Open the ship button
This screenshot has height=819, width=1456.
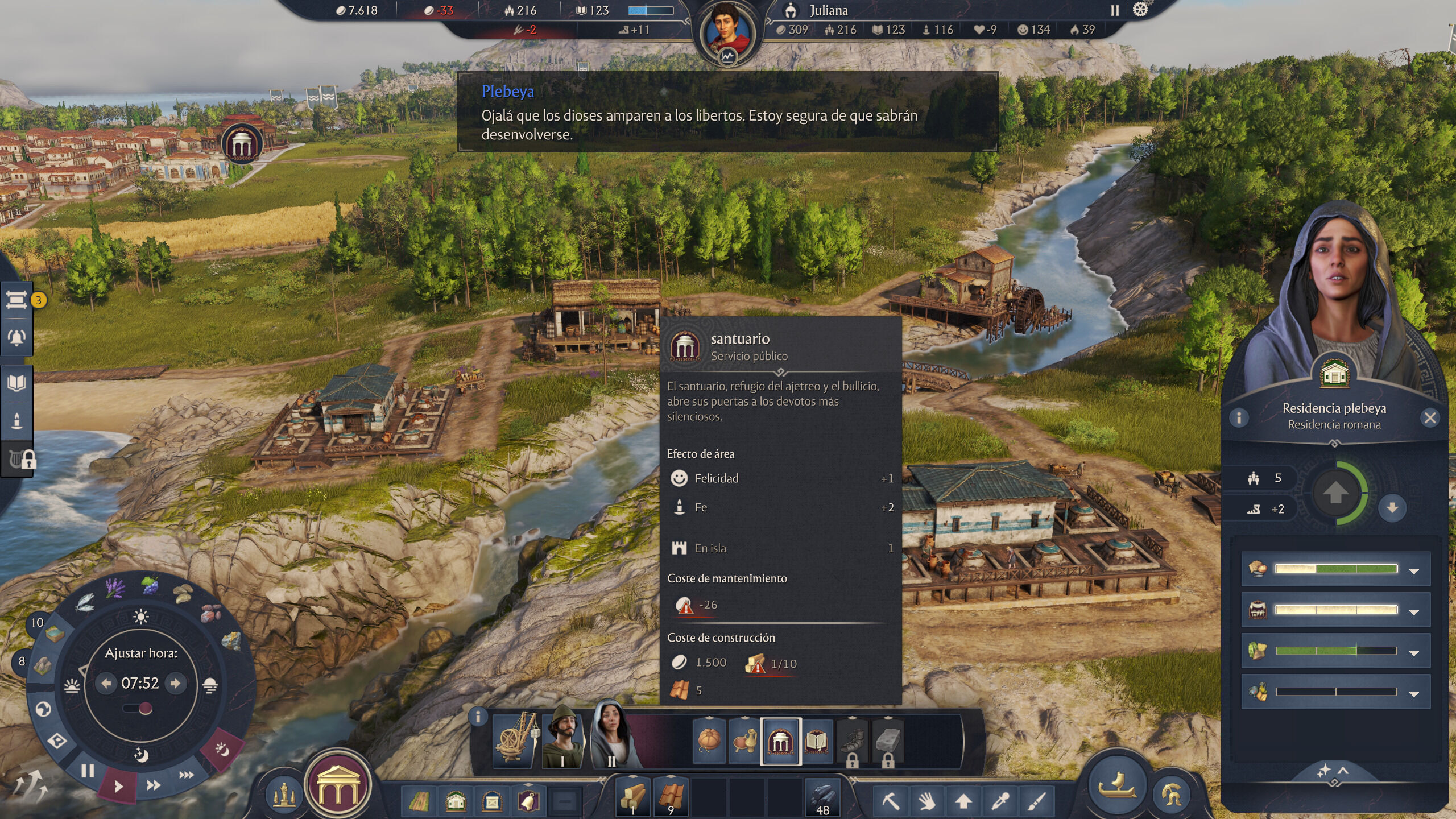coord(1117,786)
